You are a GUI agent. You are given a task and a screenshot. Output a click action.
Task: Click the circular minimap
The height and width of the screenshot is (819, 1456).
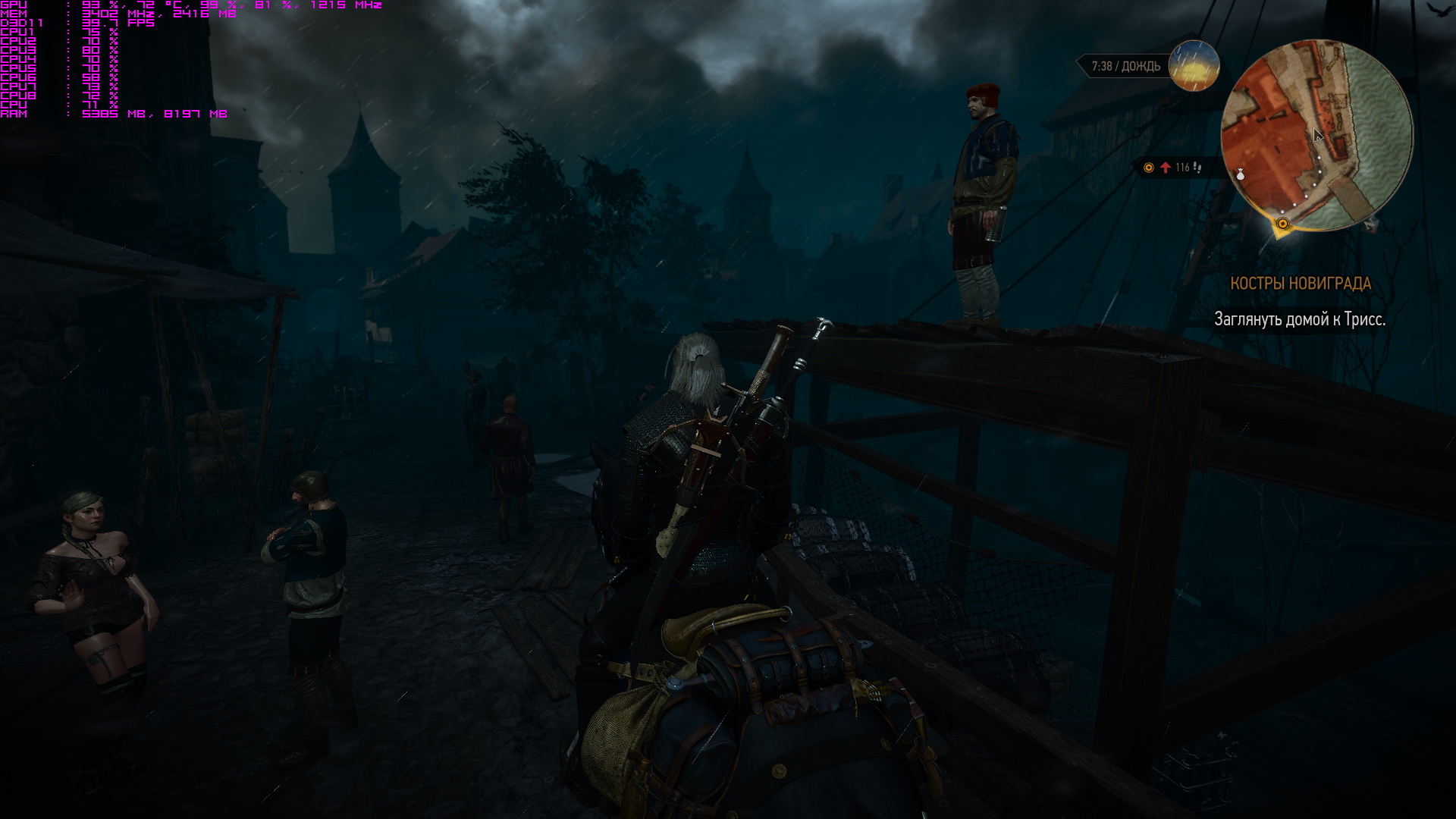click(x=1316, y=135)
